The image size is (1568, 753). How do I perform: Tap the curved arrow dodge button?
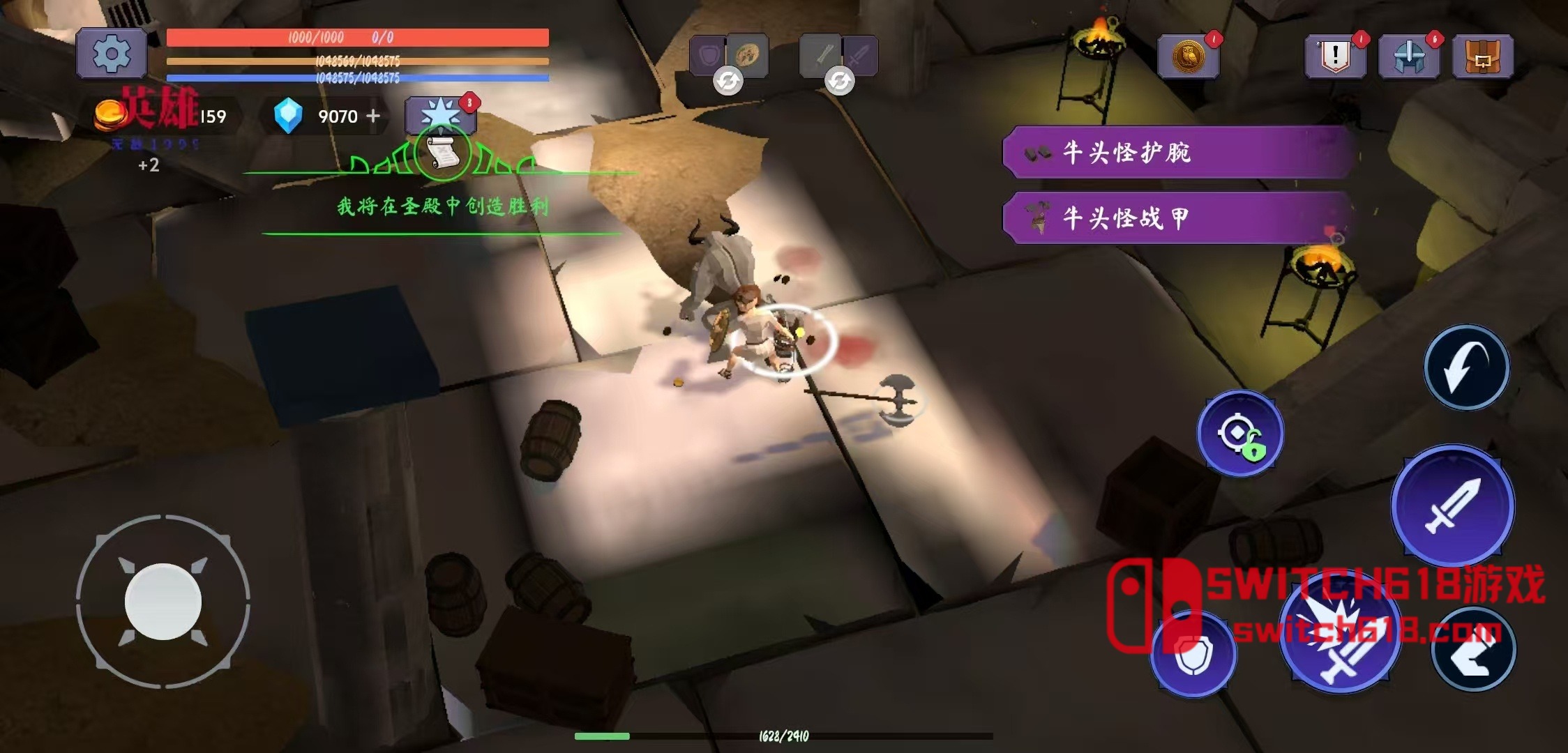click(x=1466, y=367)
